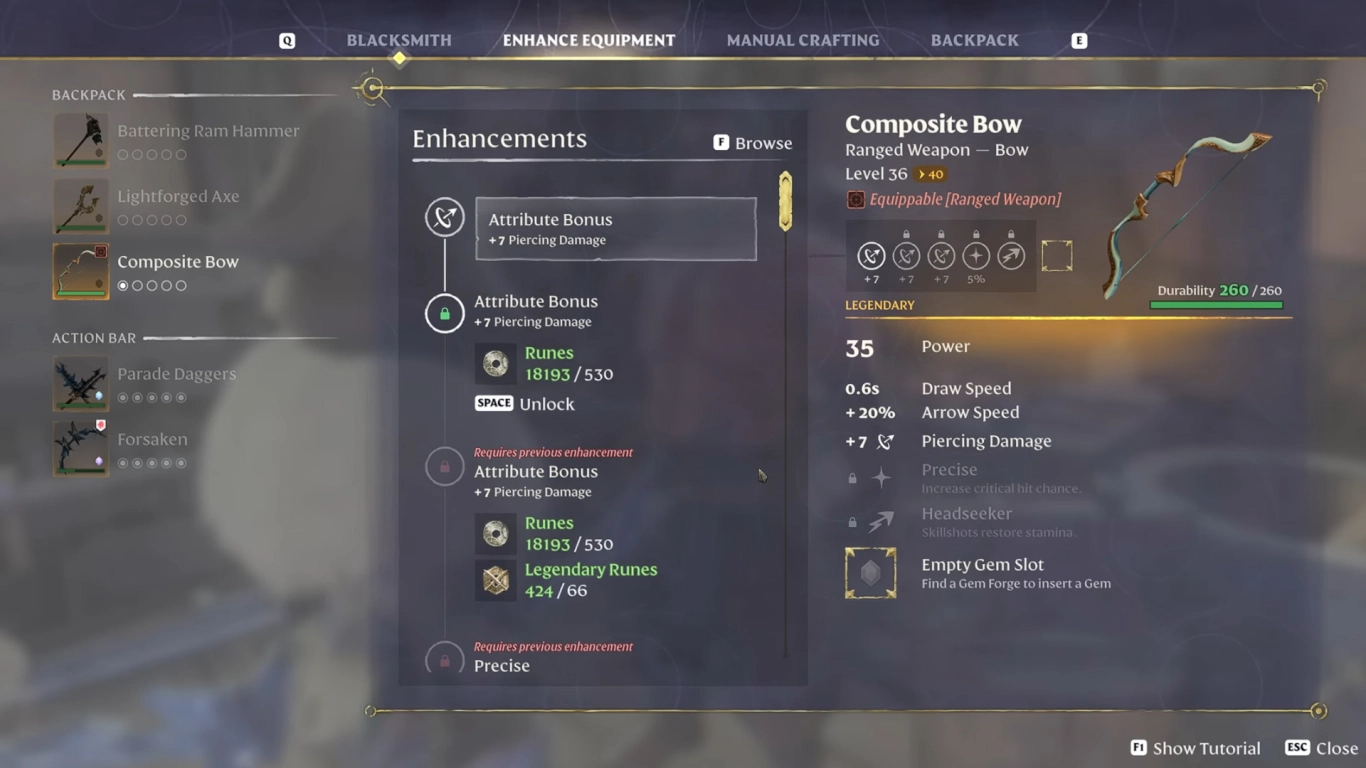Click the Legendary Runes icon in the cost list
Image resolution: width=1366 pixels, height=768 pixels.
pyautogui.click(x=495, y=581)
